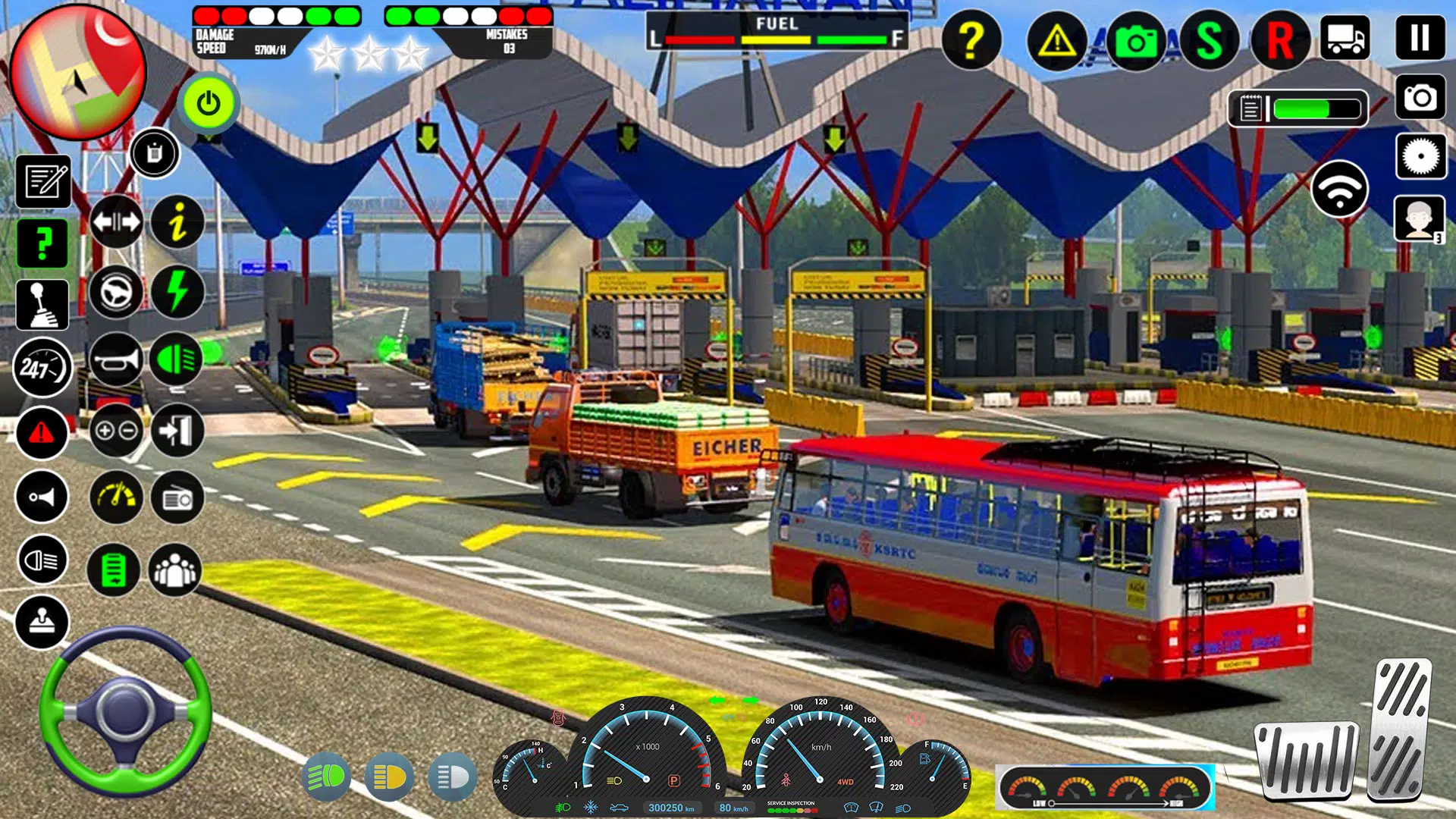Tap the yellow warning triangle icon

[x=1056, y=41]
